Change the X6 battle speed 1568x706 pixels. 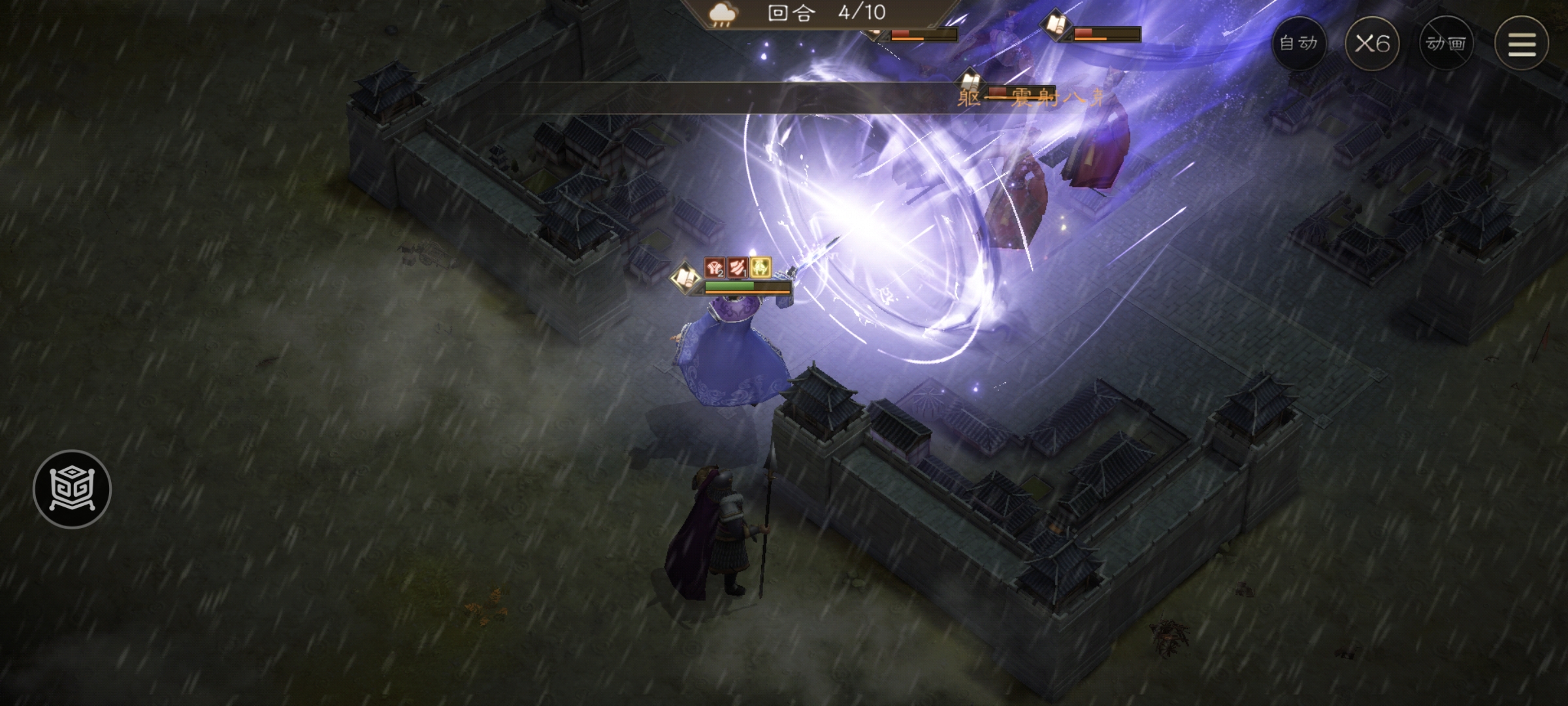pos(1372,43)
